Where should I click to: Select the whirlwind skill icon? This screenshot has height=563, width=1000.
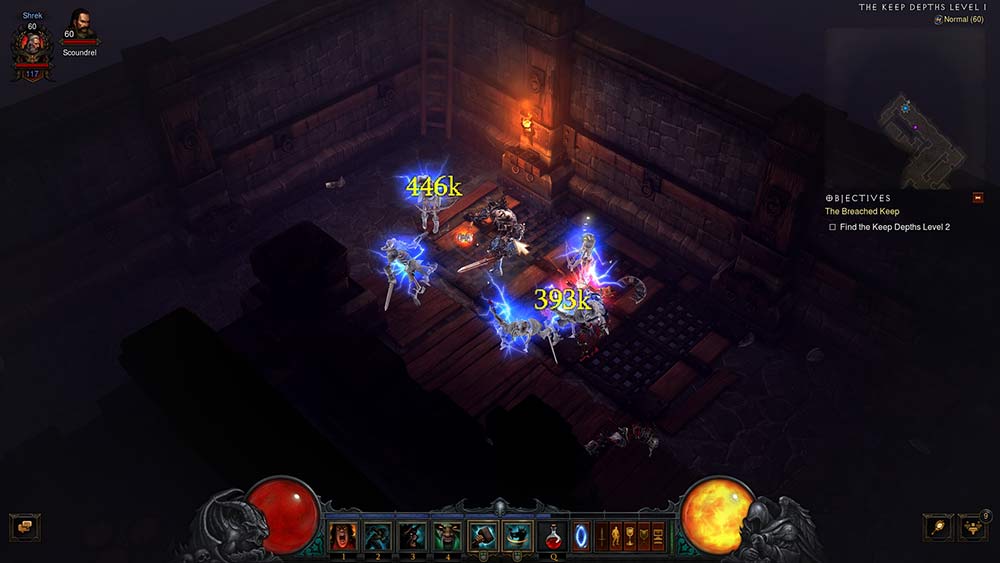coord(517,536)
